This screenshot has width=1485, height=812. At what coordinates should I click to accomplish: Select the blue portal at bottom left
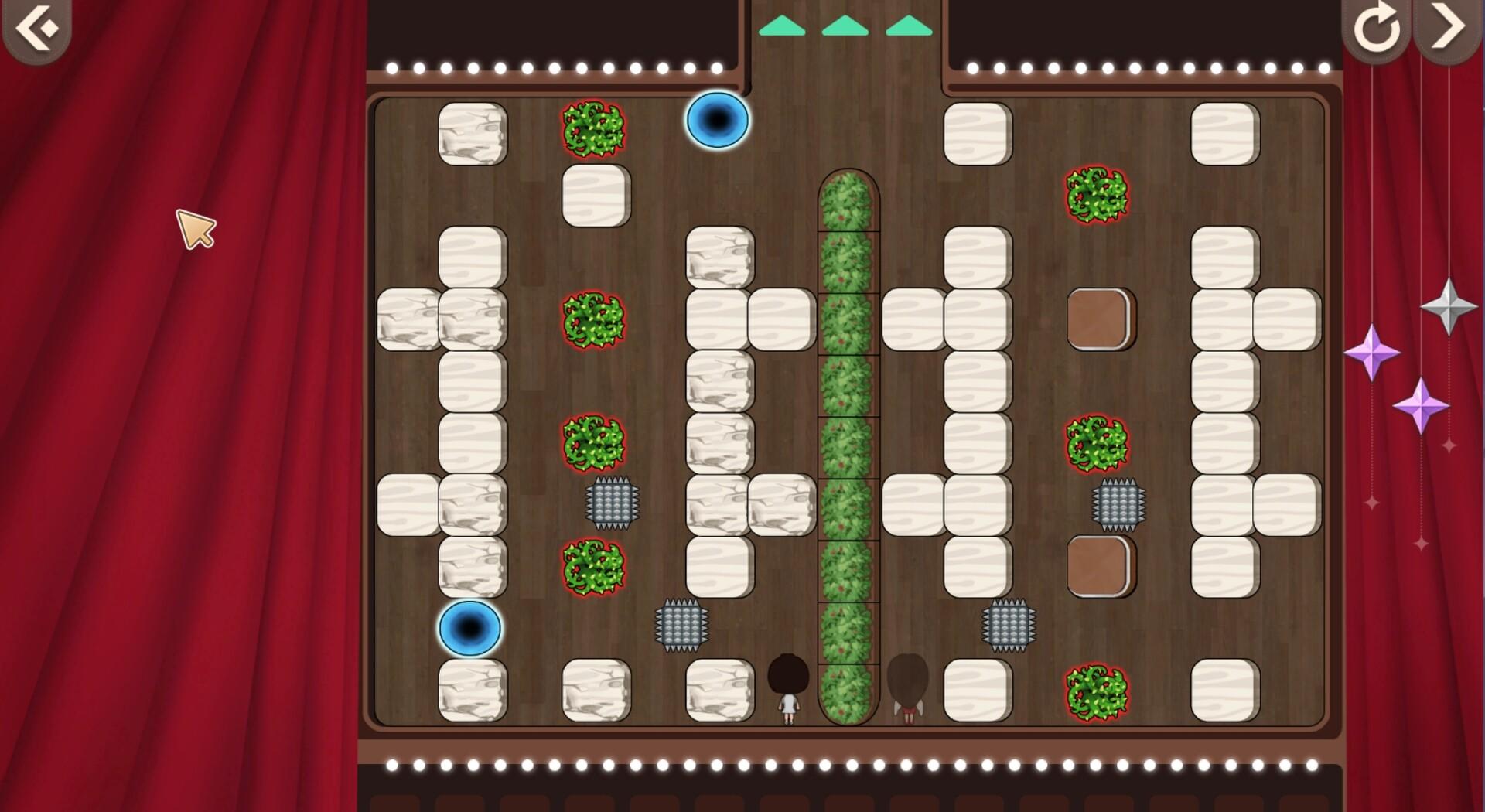[470, 629]
